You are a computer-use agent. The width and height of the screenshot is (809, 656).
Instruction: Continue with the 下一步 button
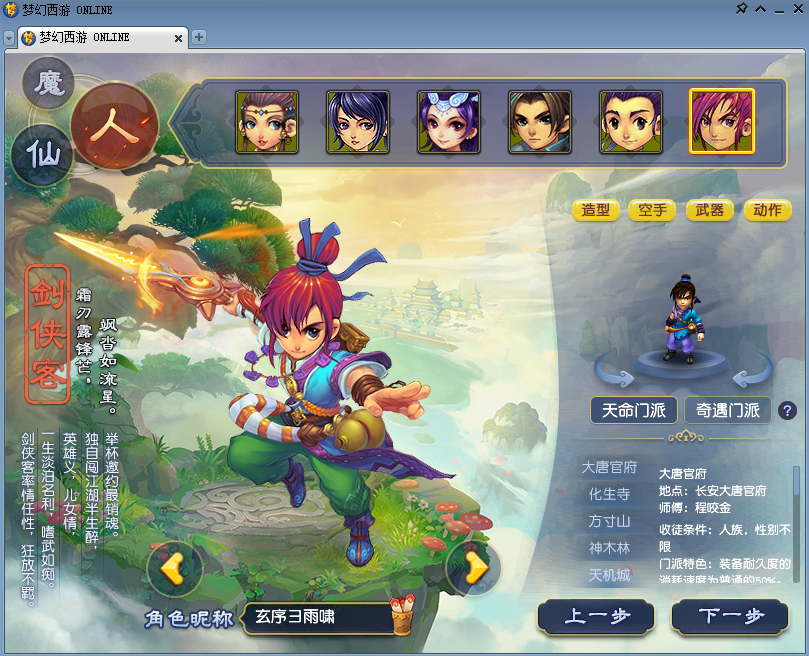730,617
